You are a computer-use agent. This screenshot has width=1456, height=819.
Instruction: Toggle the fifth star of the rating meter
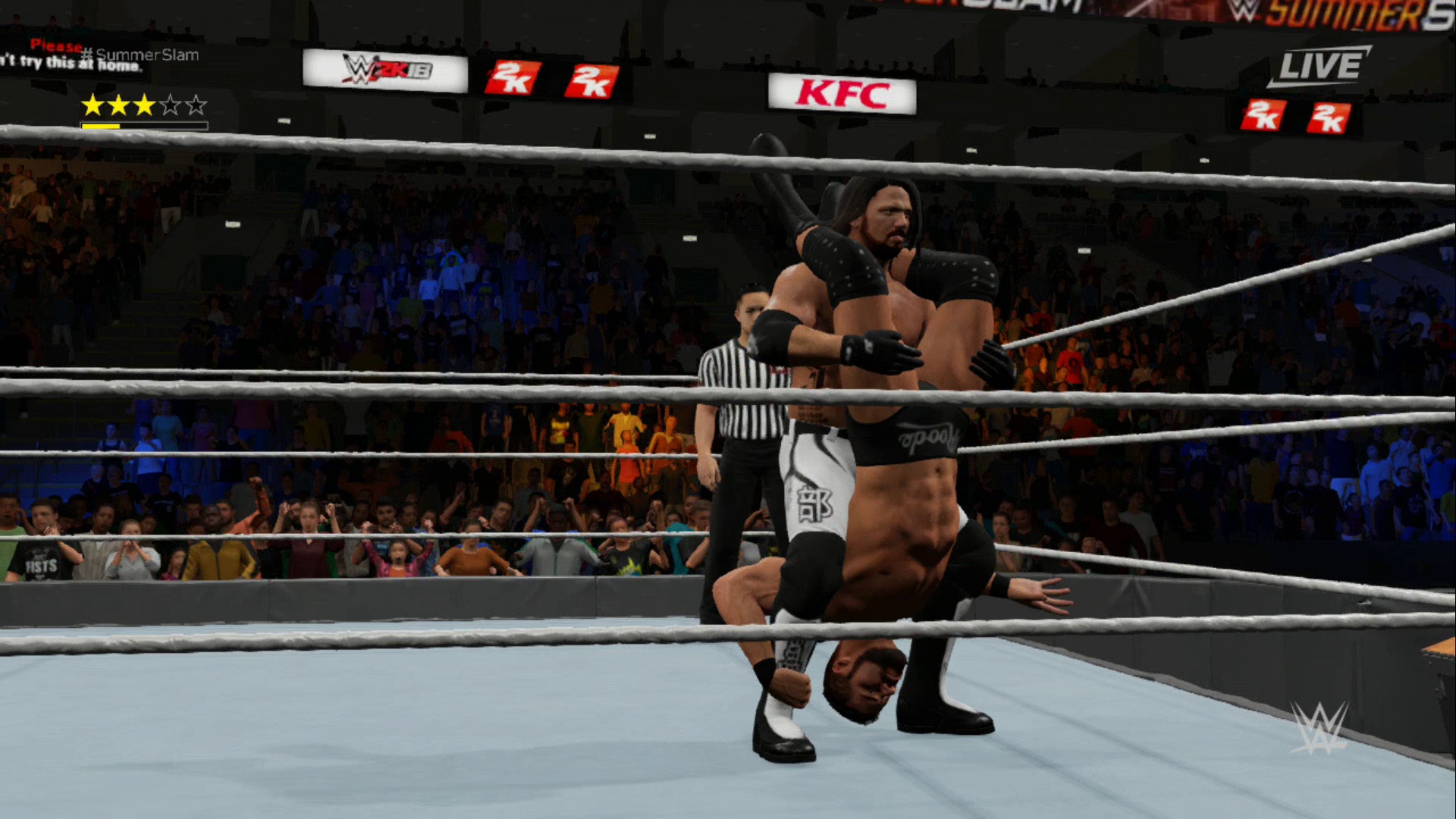pyautogui.click(x=195, y=106)
